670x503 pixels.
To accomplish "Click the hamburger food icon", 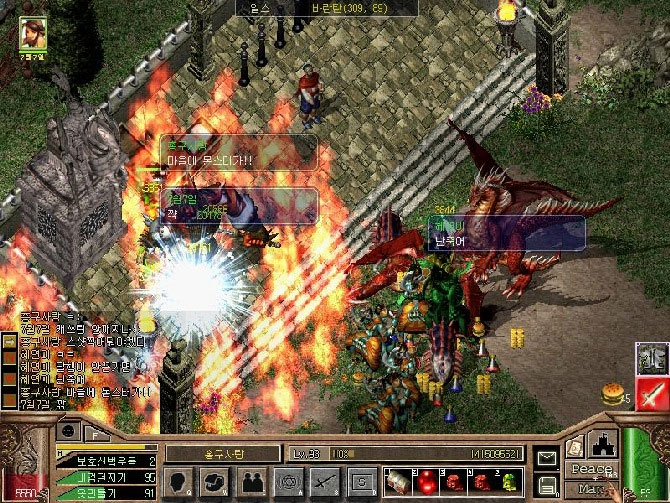I will pos(612,395).
